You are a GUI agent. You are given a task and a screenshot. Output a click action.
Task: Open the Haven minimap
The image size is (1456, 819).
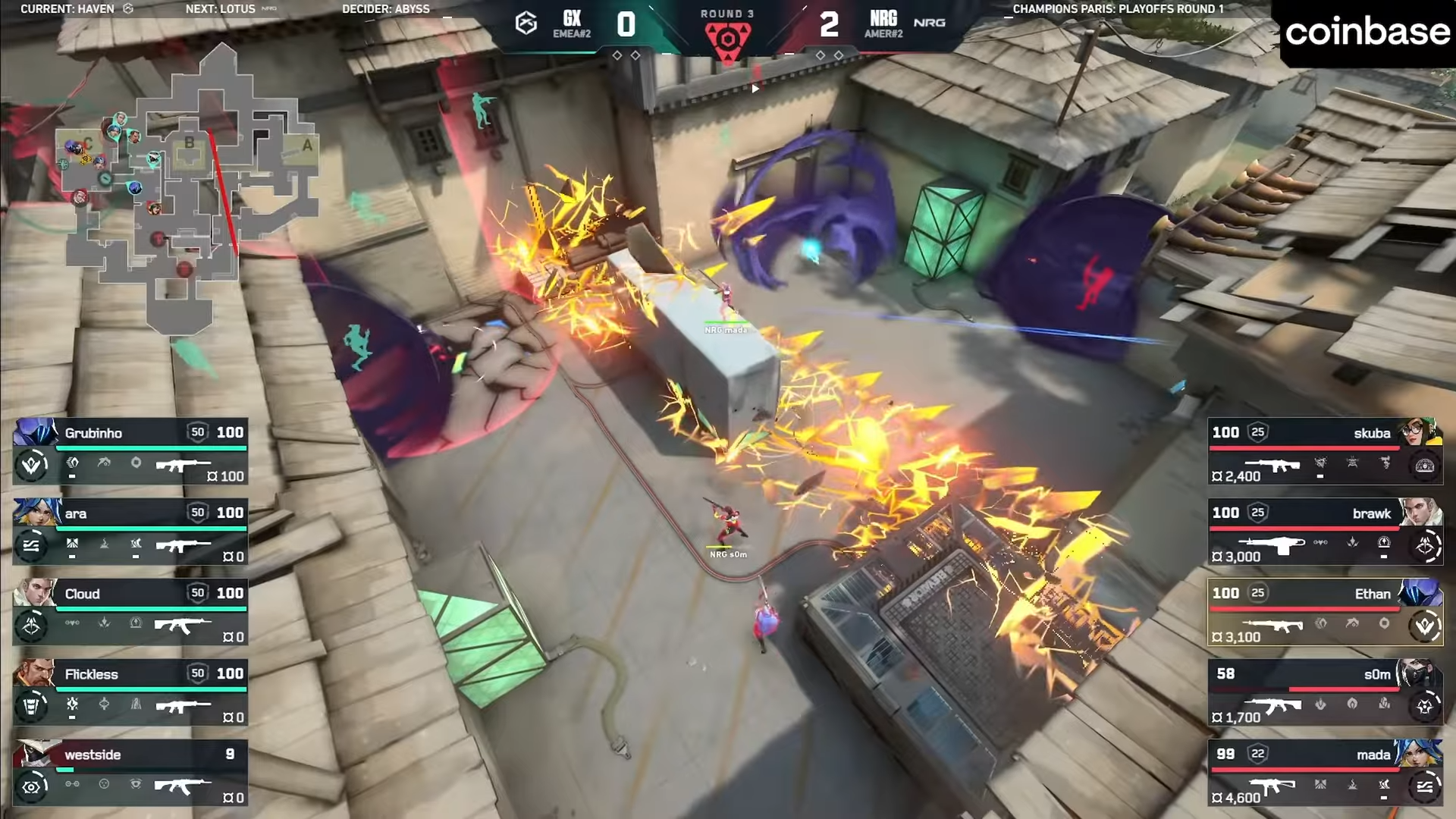[190, 190]
